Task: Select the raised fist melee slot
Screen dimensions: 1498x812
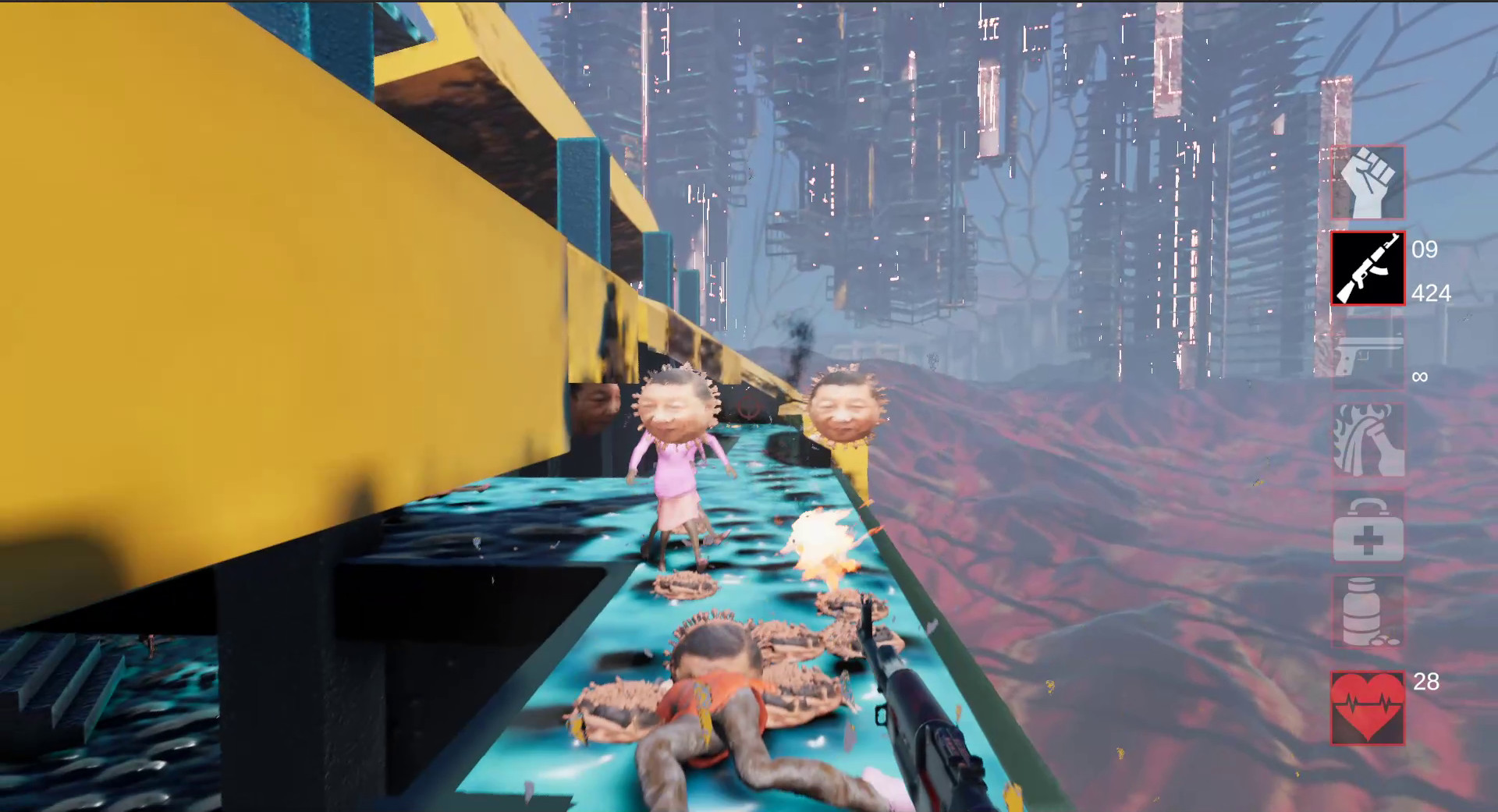Action: click(x=1367, y=183)
